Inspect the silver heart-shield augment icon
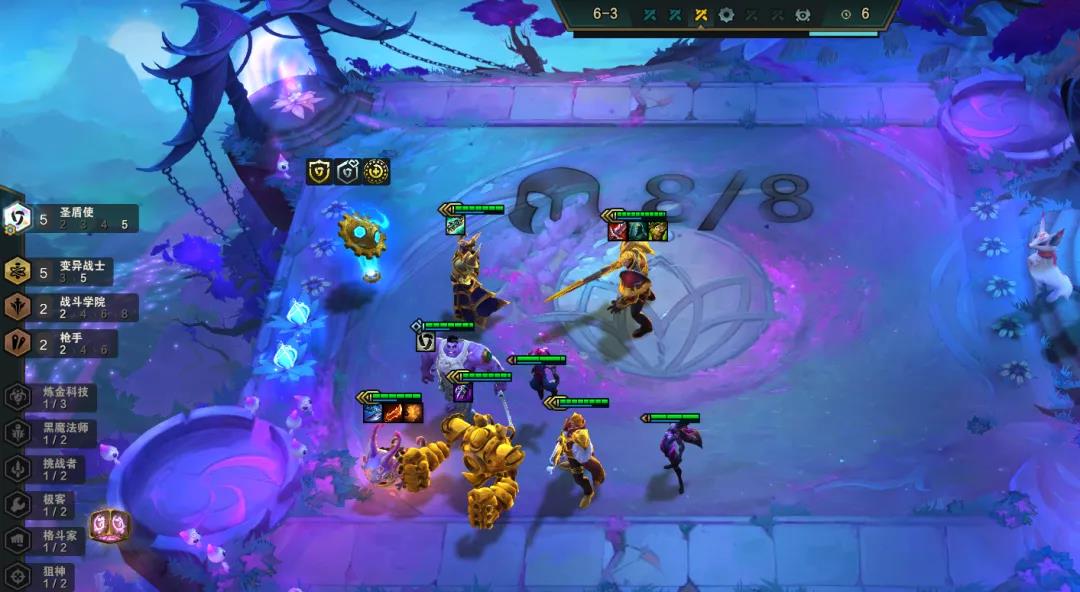The image size is (1080, 592). coord(348,171)
